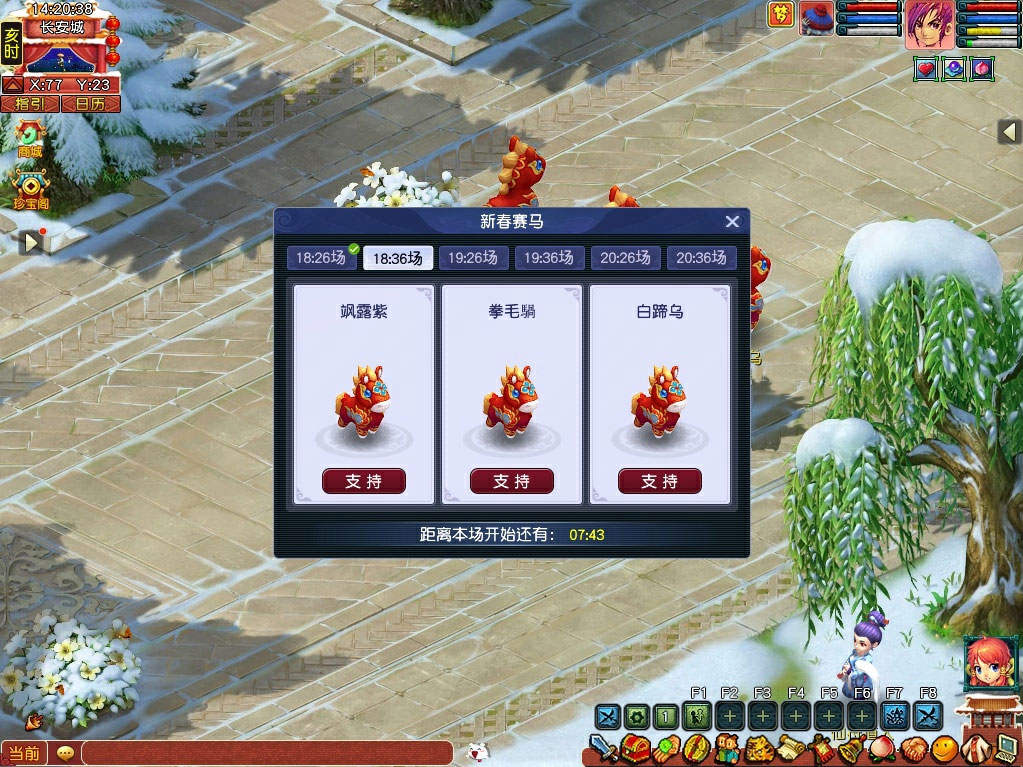Close the 新春赛马 horse racing window
1023x767 pixels.
coord(732,222)
